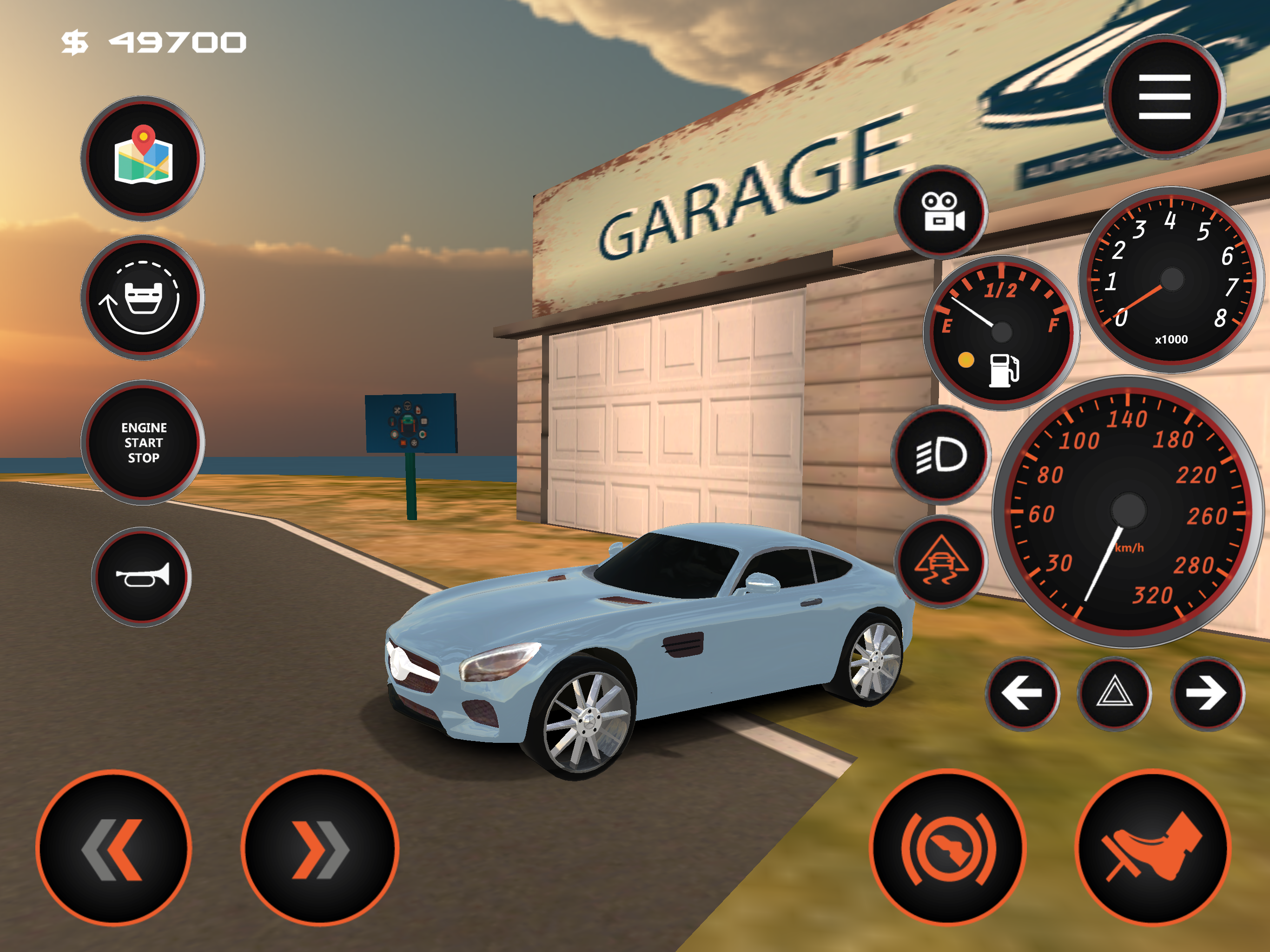Tap the gas pedal button
The width and height of the screenshot is (1270, 952).
[1152, 847]
